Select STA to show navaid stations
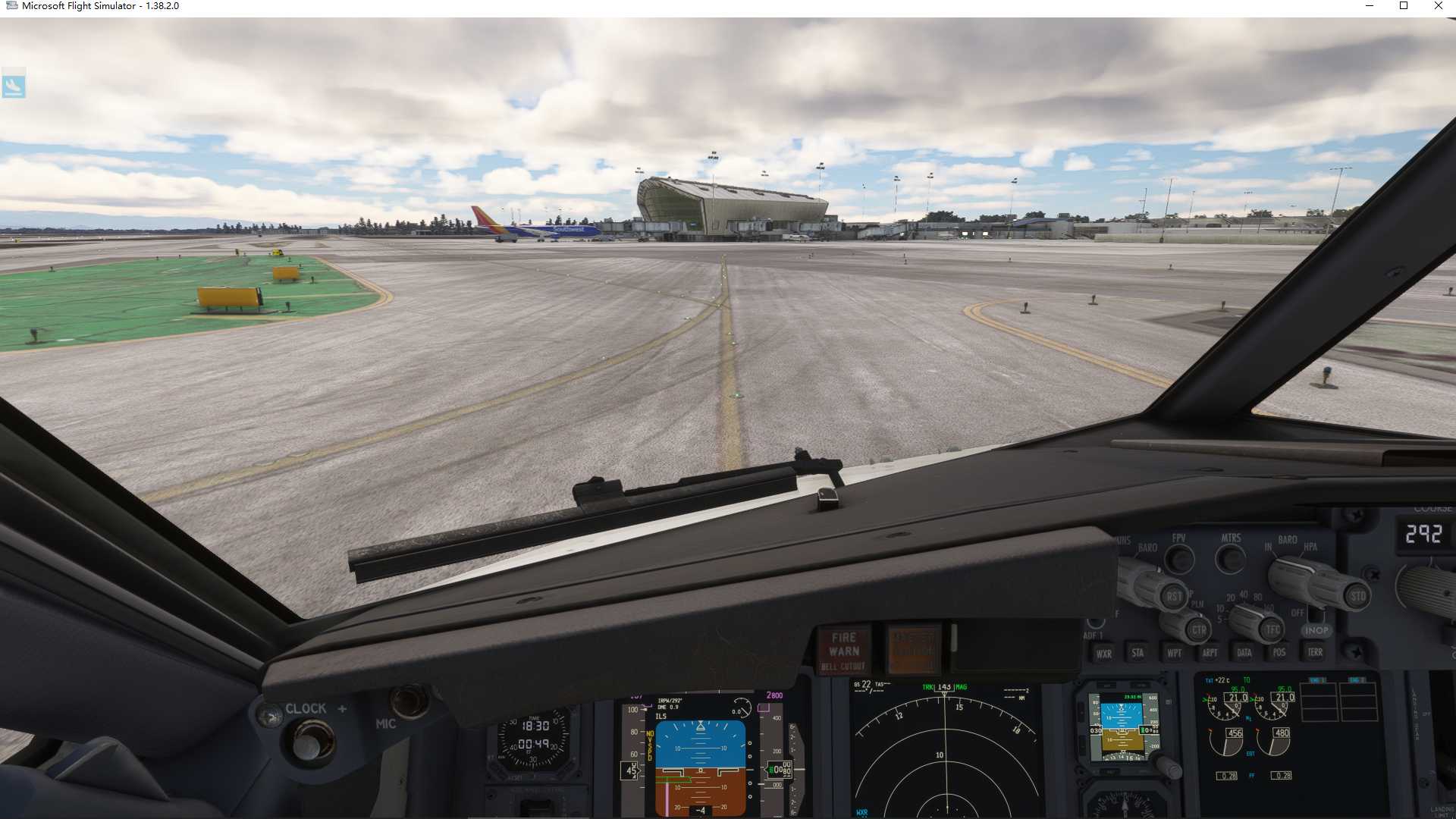Viewport: 1456px width, 819px height. coord(1137,653)
